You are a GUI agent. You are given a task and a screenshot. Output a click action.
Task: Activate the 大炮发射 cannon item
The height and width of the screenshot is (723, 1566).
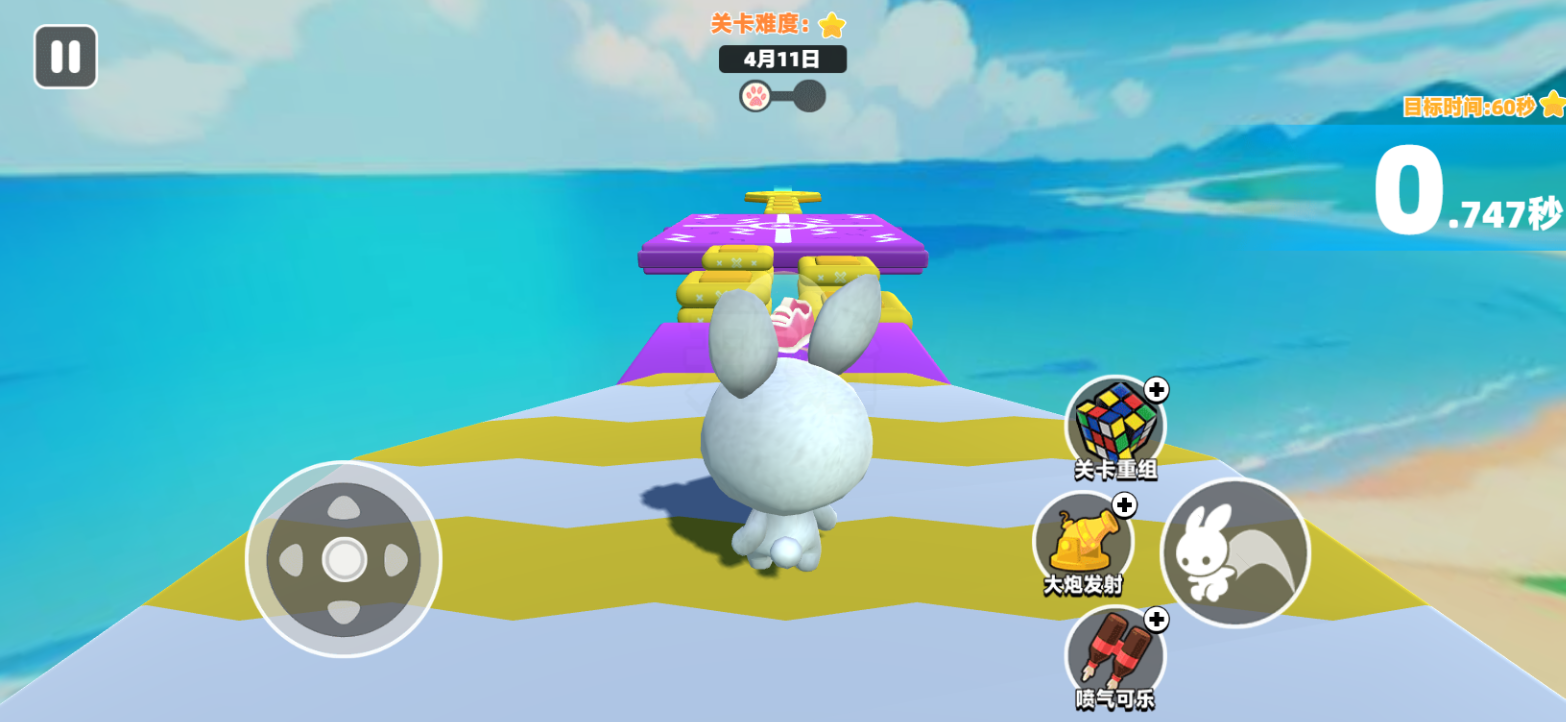pos(1081,540)
